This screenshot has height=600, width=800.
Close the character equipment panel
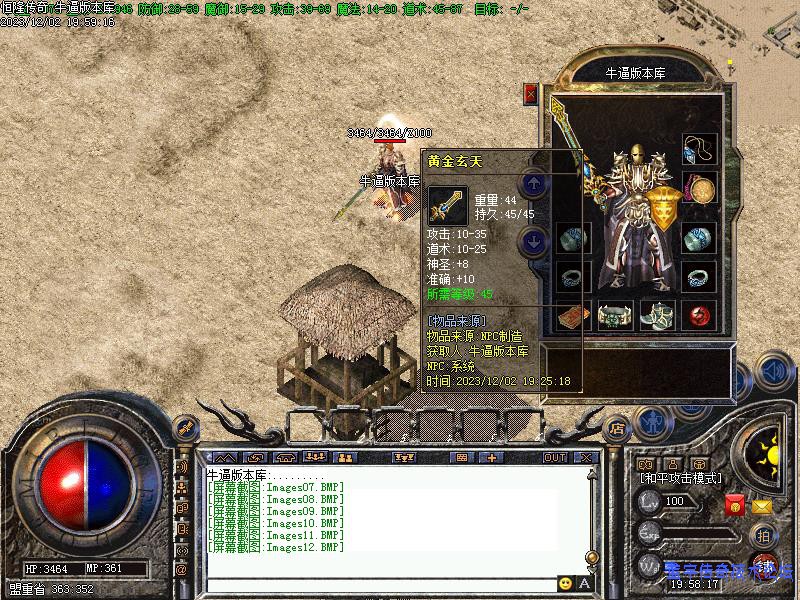[531, 94]
